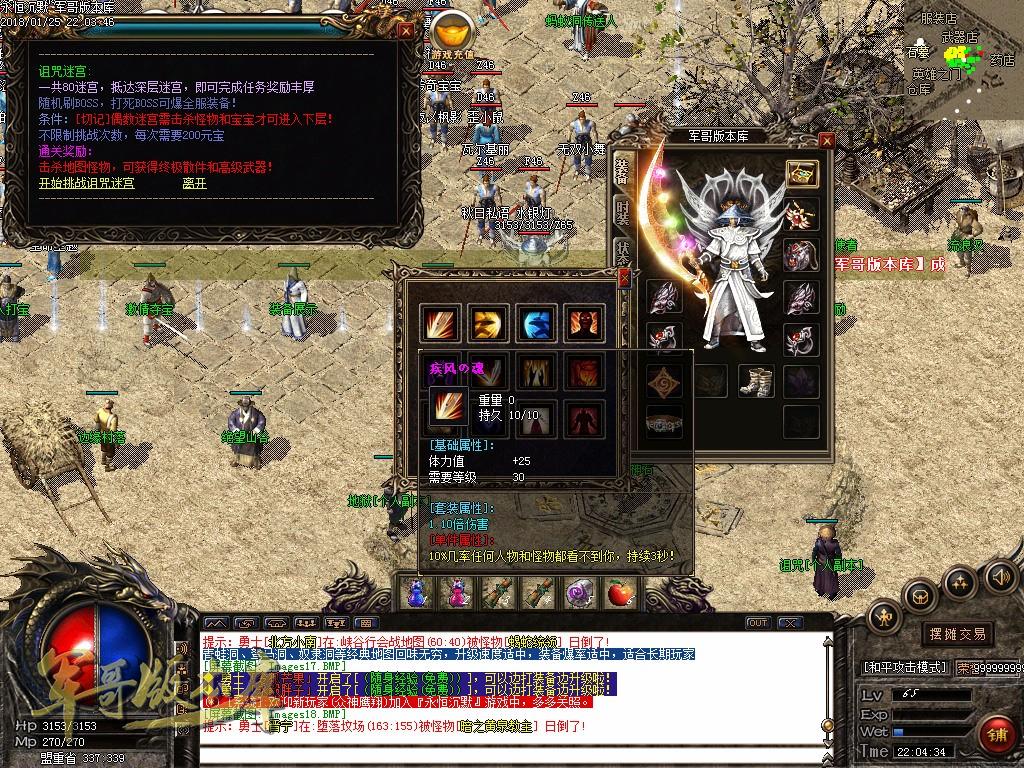Select the red-eyed dark figure skill icon
Image resolution: width=1024 pixels, height=768 pixels.
[583, 323]
